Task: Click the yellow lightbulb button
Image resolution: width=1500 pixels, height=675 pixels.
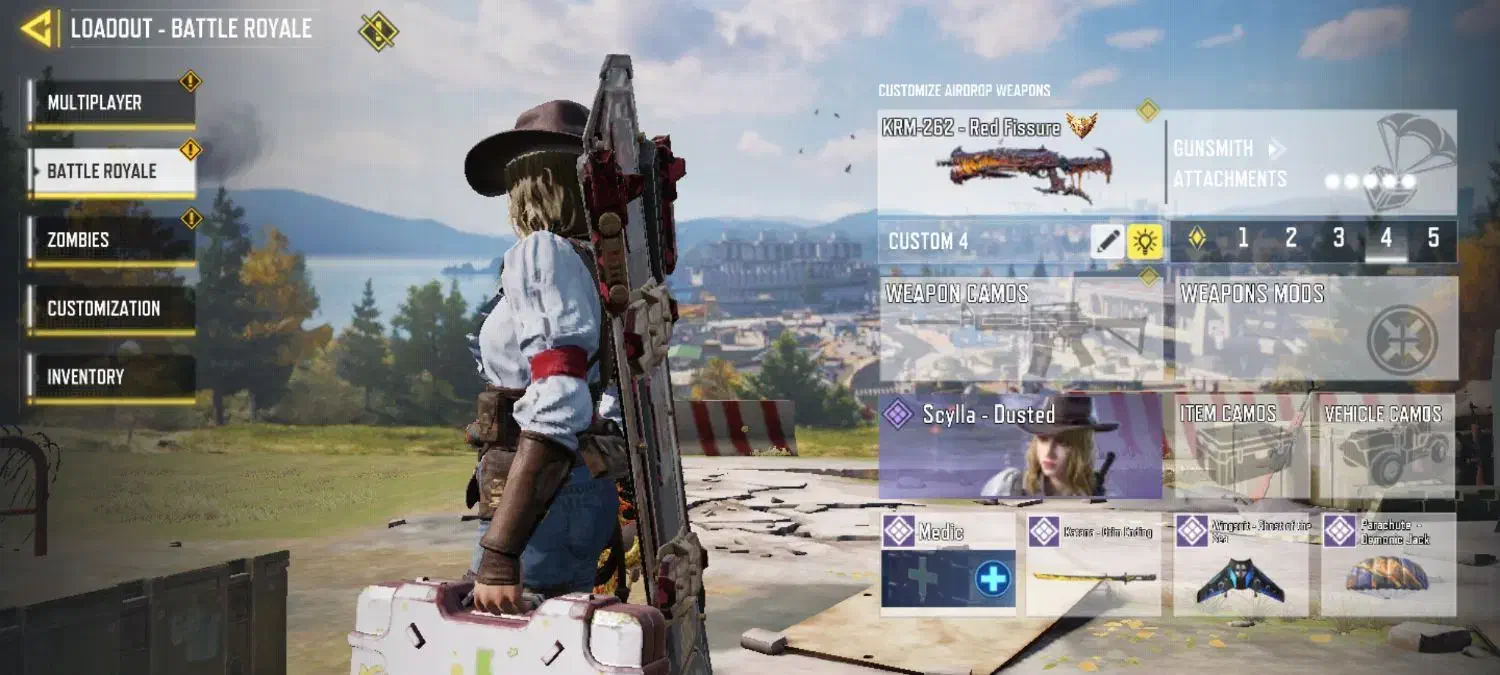Action: click(1144, 241)
